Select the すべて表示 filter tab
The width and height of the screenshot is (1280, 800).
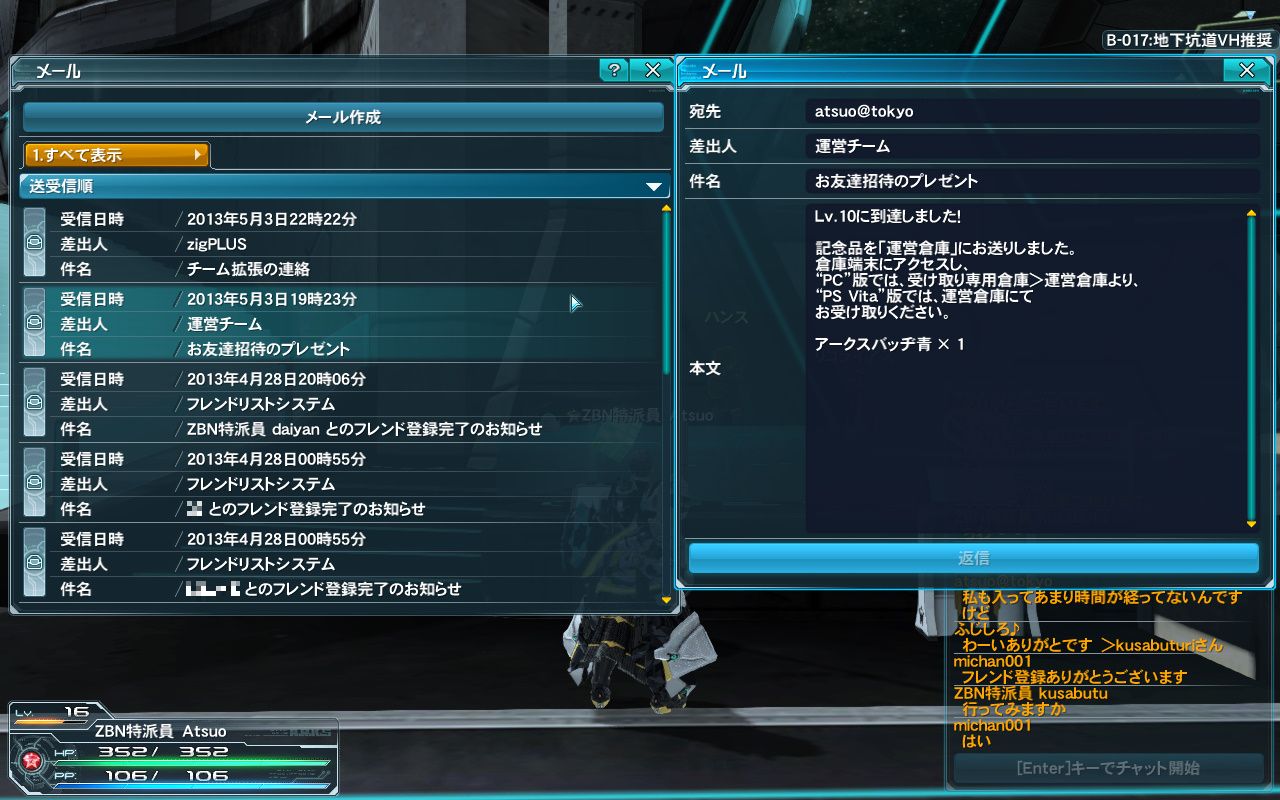117,155
